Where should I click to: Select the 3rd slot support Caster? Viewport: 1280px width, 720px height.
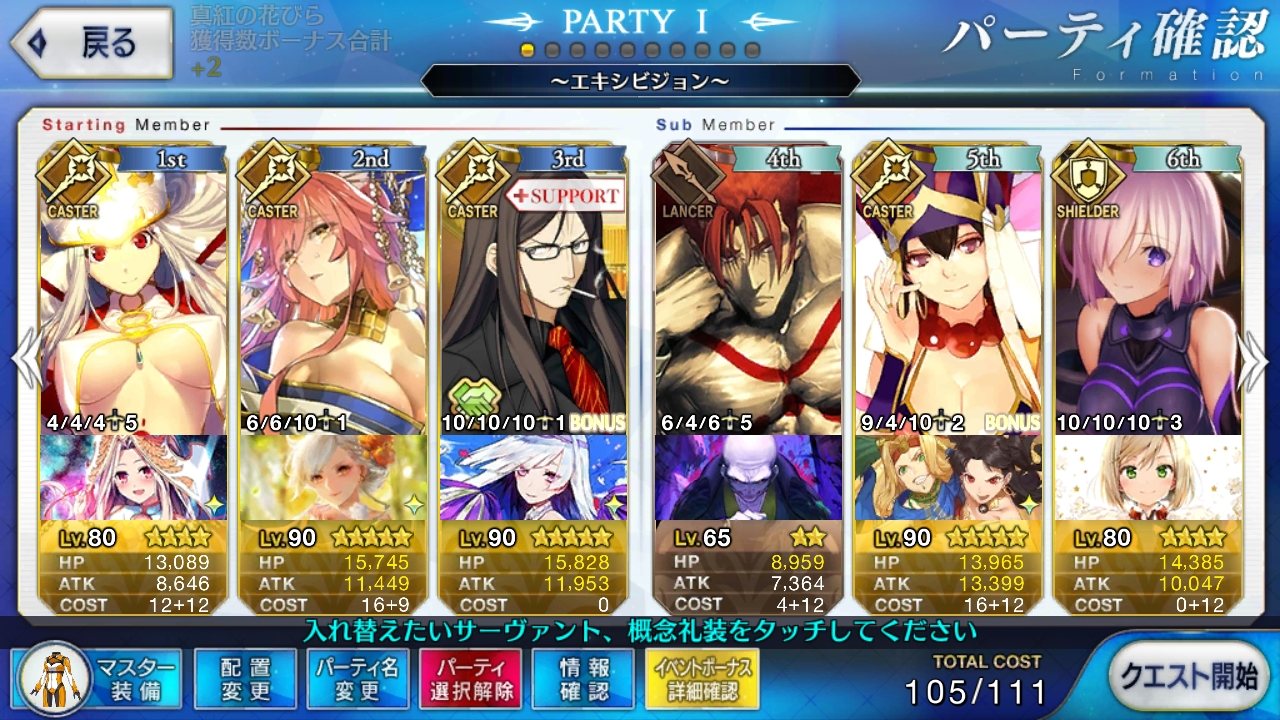tap(533, 290)
